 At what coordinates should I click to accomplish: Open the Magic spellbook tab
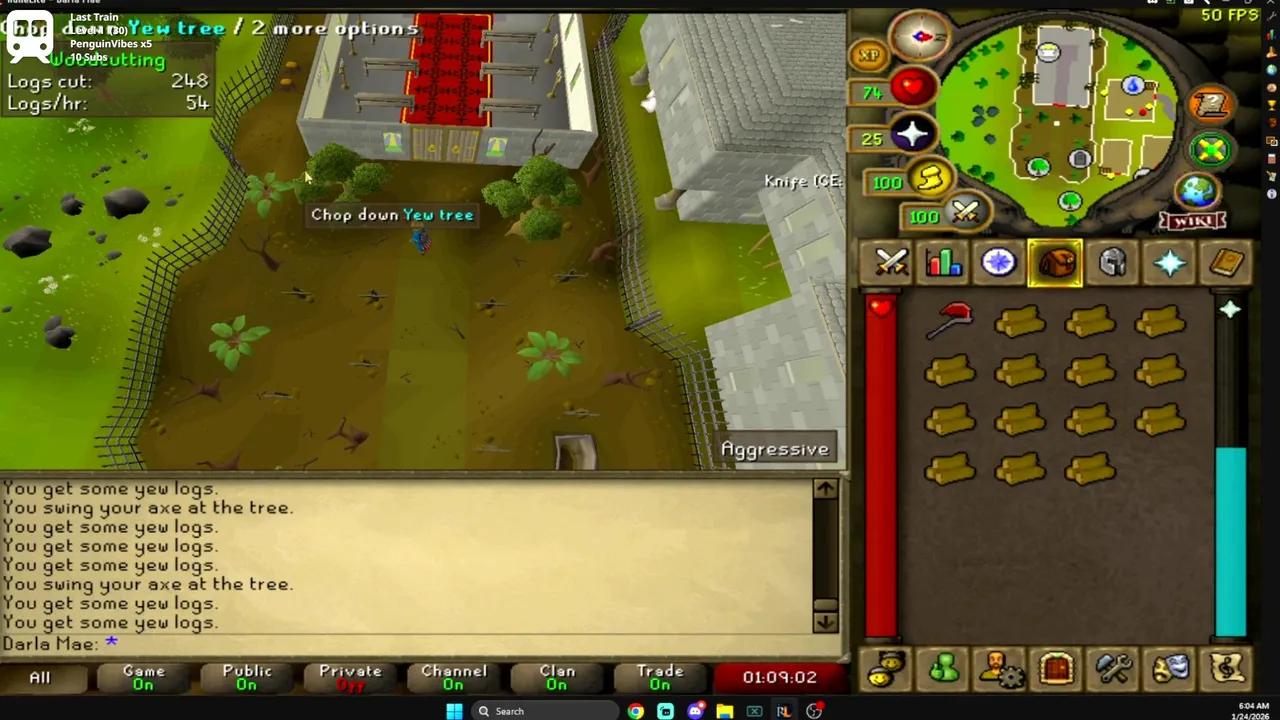coord(1227,262)
